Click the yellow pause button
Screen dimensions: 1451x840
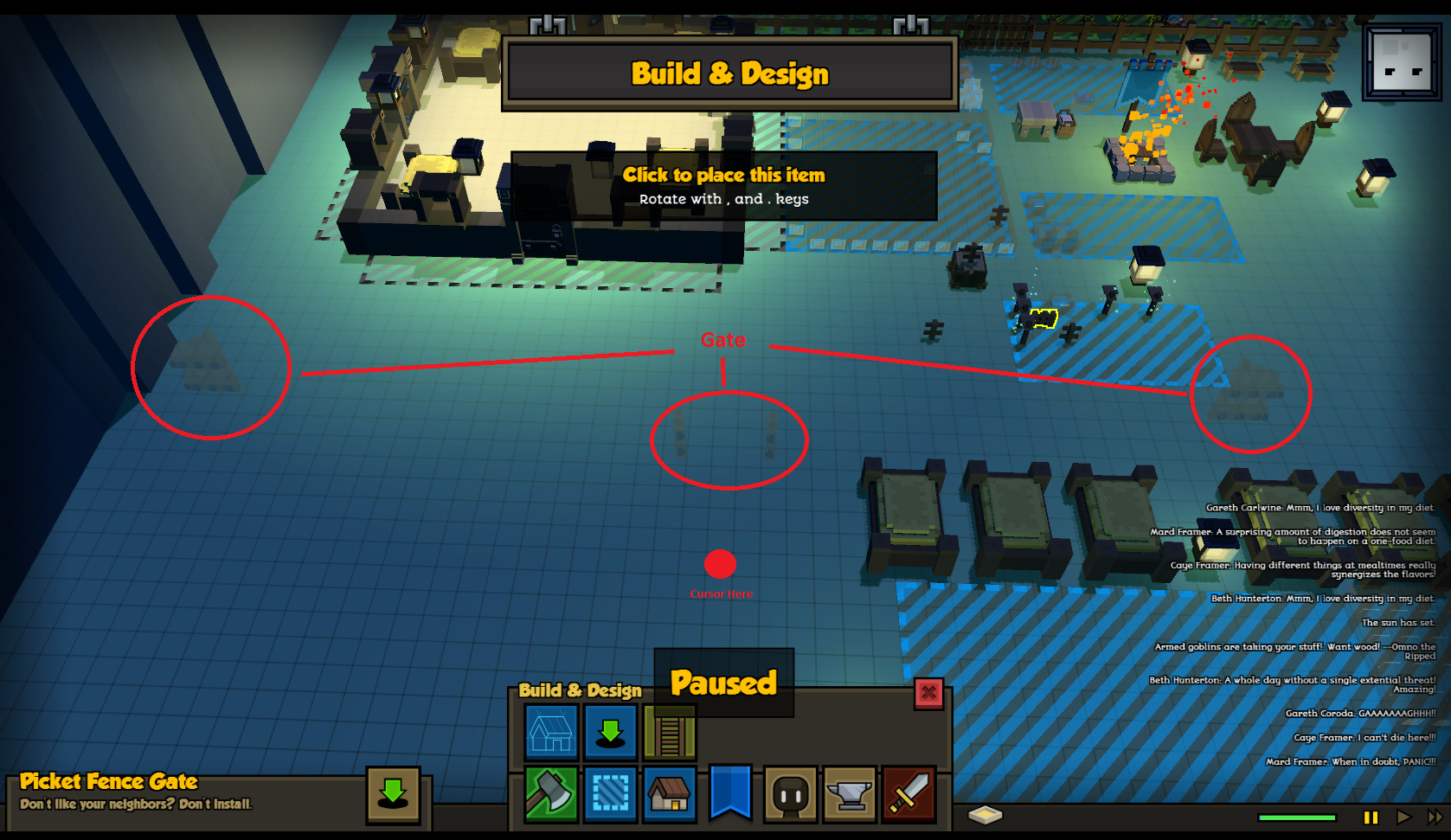pos(1371,817)
